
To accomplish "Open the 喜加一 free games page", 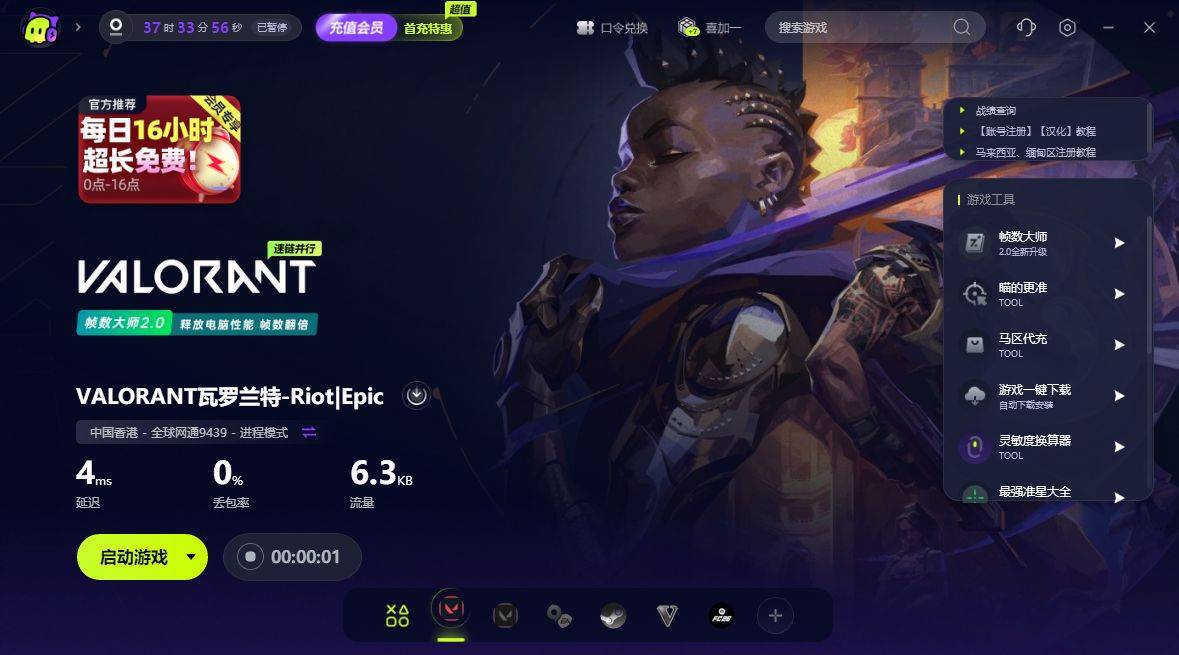I will [709, 28].
